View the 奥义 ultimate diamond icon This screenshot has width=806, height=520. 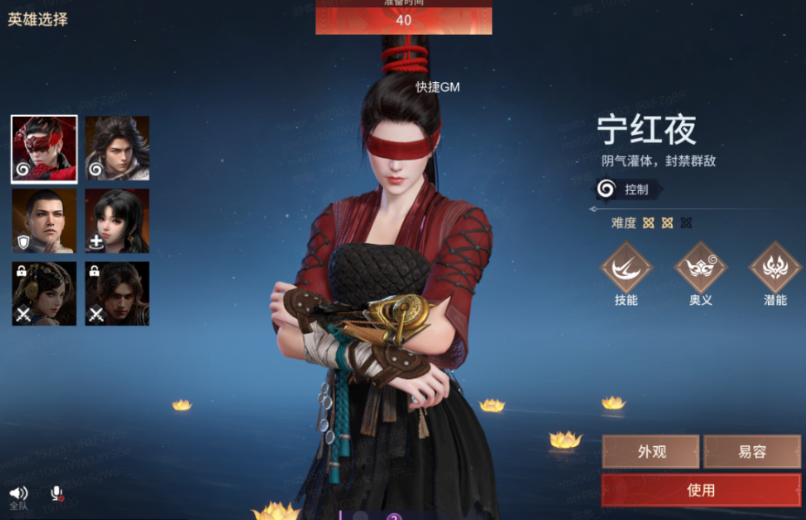[x=700, y=268]
